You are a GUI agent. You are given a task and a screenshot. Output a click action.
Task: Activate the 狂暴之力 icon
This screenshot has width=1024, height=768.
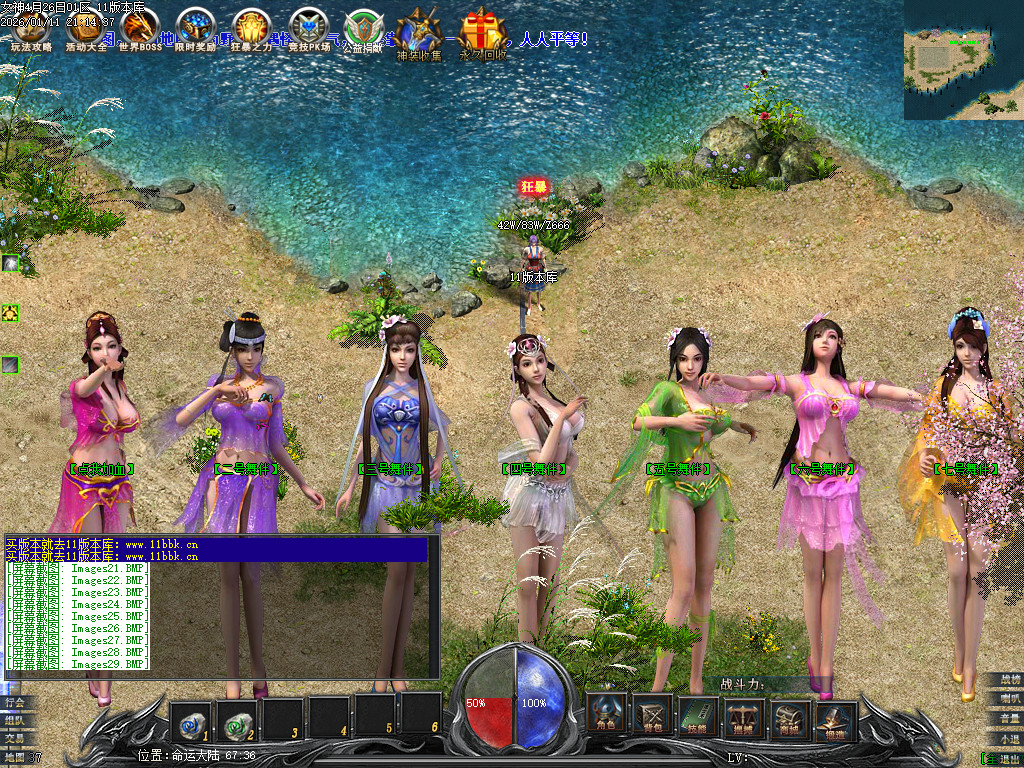point(250,30)
